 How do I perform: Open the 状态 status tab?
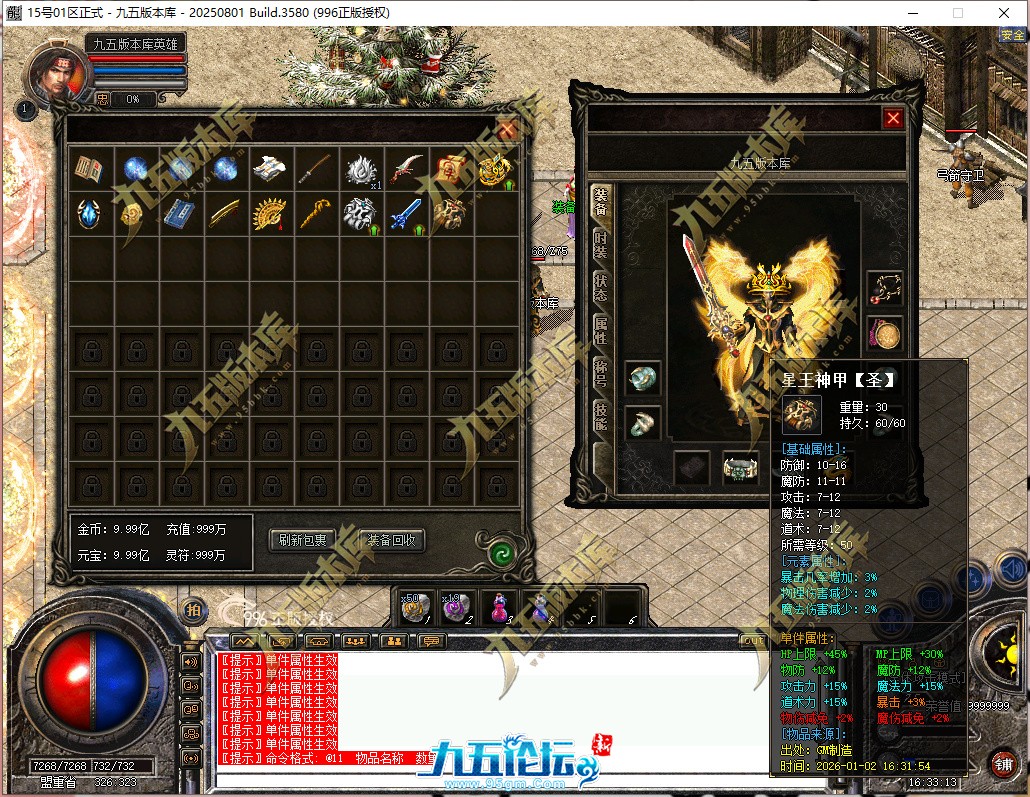601,285
